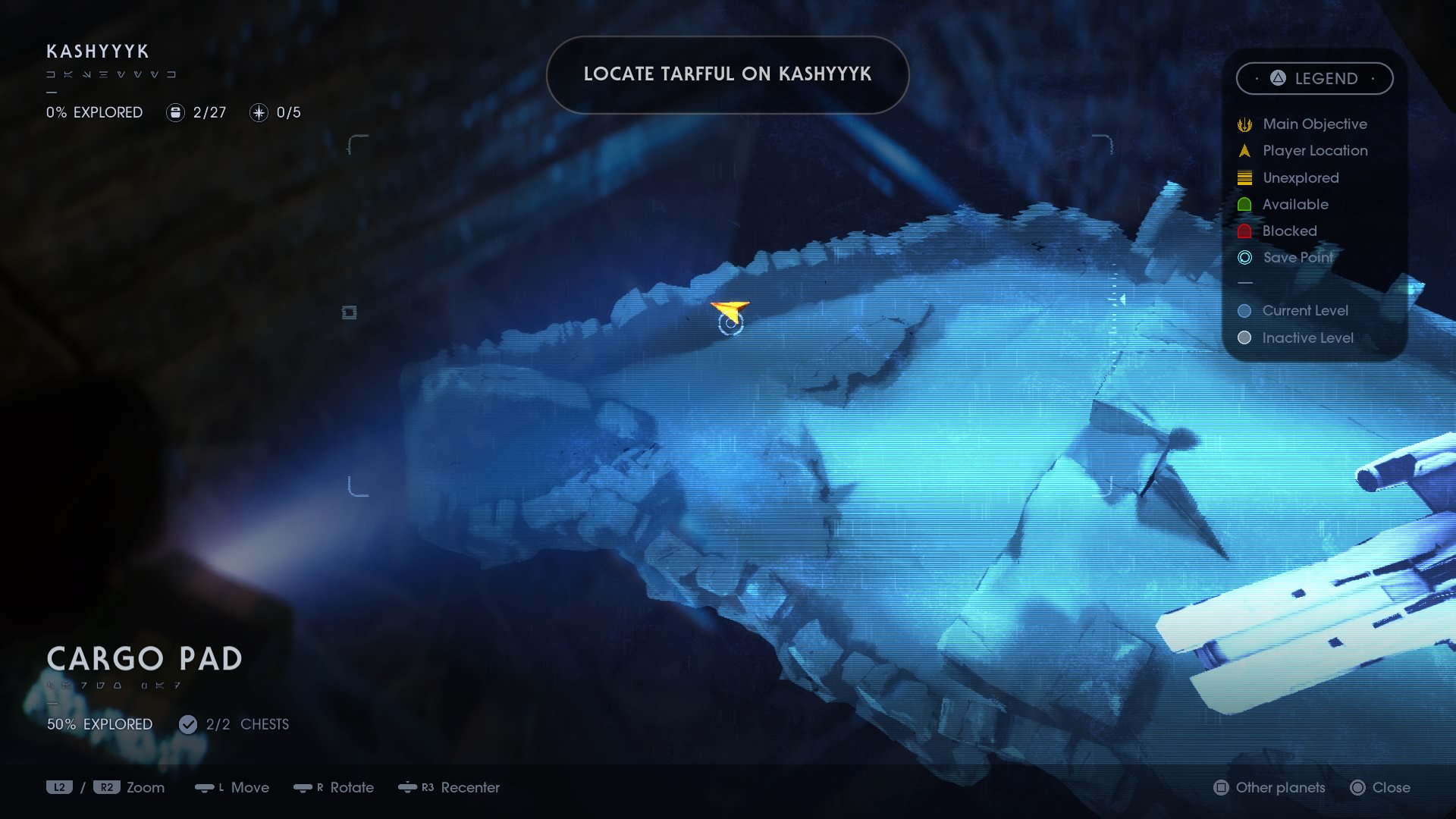Expand the Cargo Pad location details
Image resolution: width=1456 pixels, height=819 pixels.
click(x=144, y=659)
